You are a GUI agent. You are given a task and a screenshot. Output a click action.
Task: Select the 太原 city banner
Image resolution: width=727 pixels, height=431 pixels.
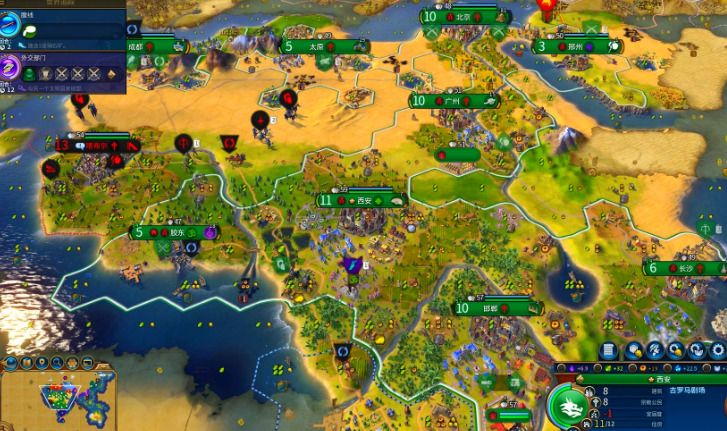316,46
